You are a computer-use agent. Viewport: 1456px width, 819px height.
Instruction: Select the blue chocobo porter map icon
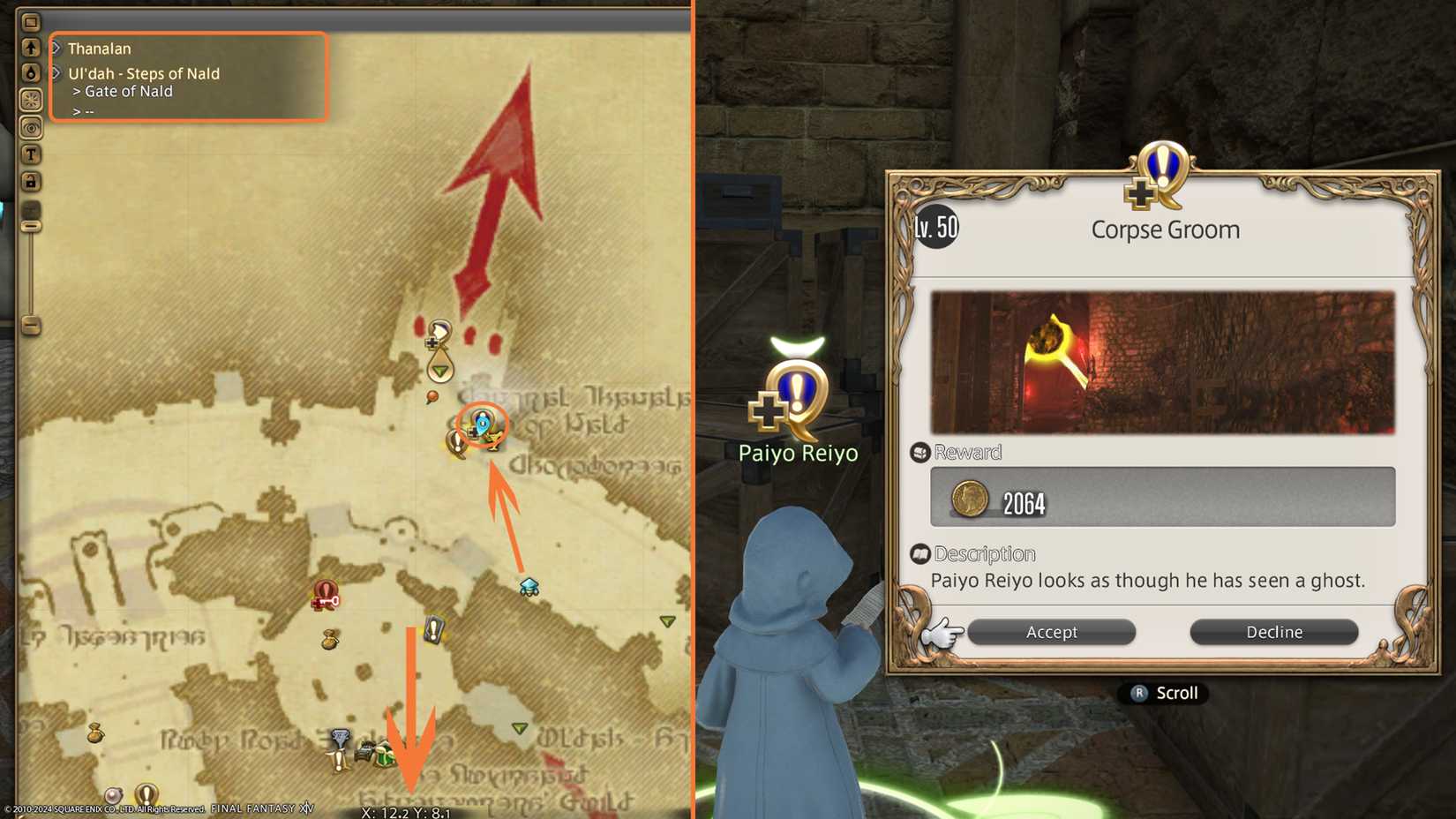click(x=529, y=586)
